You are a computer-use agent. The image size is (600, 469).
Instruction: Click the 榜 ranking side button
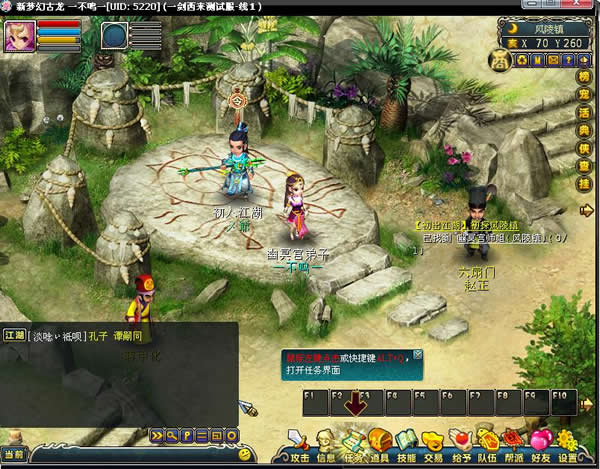[x=584, y=77]
